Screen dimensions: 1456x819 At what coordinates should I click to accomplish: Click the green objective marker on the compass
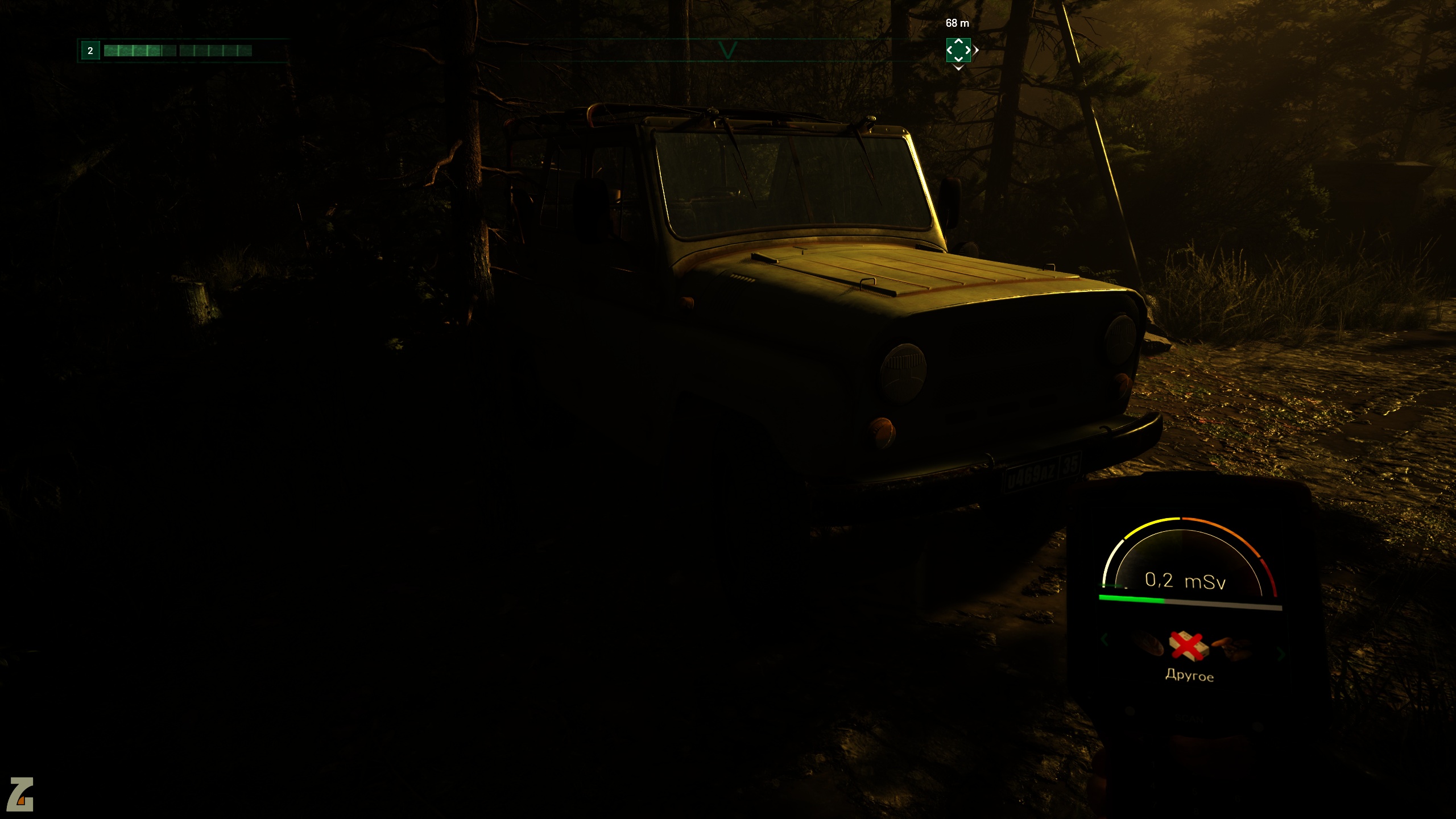(958, 50)
